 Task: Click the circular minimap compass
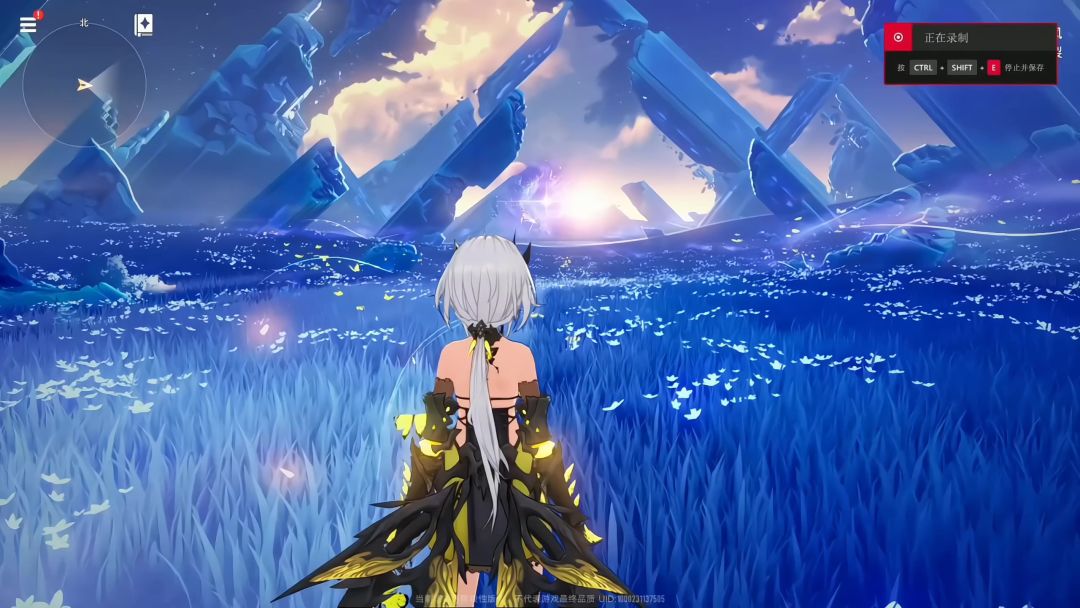coord(84,85)
